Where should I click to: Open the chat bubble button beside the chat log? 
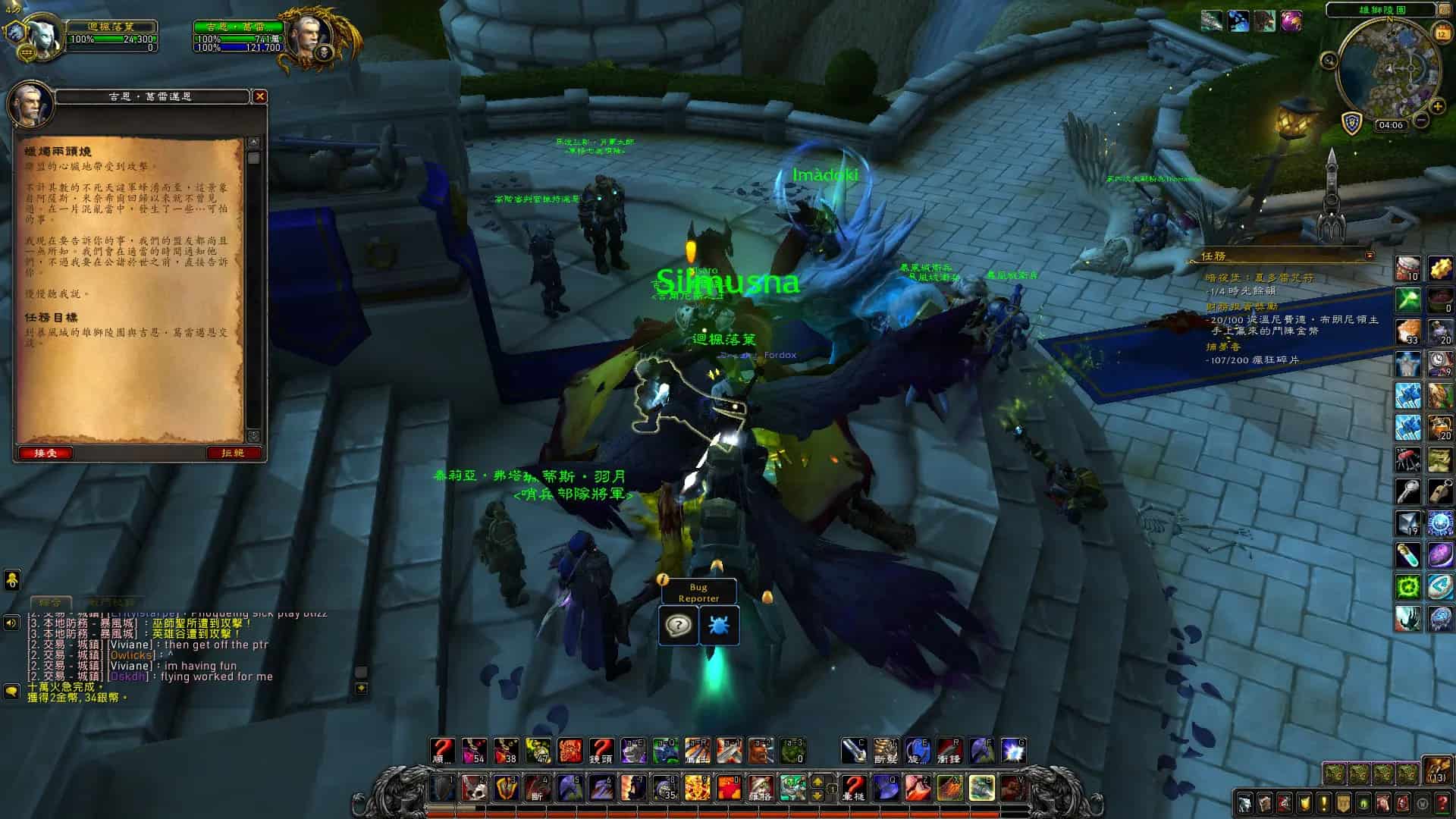coord(12,691)
